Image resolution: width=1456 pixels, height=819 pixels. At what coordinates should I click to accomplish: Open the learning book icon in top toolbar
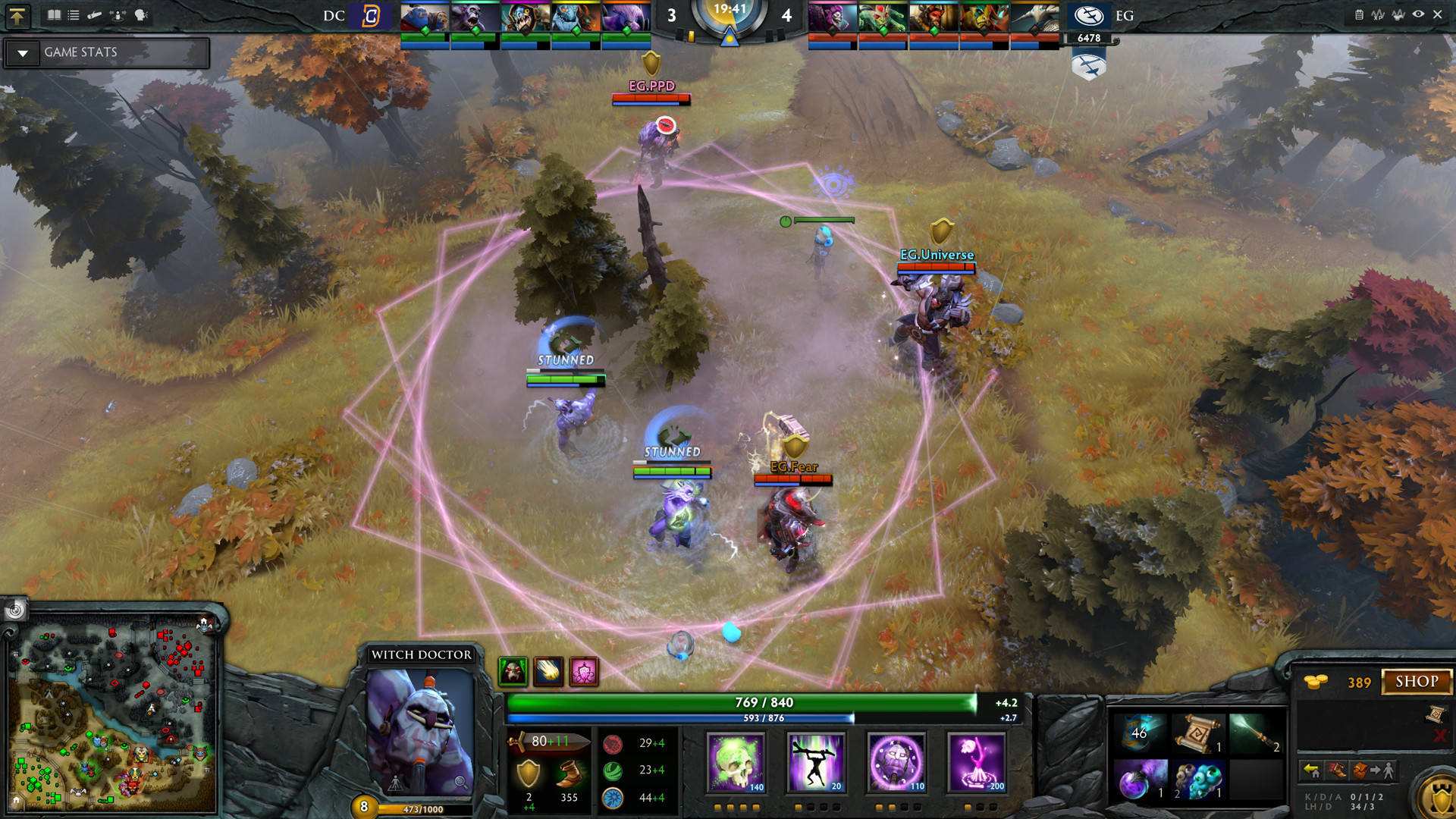pyautogui.click(x=55, y=14)
